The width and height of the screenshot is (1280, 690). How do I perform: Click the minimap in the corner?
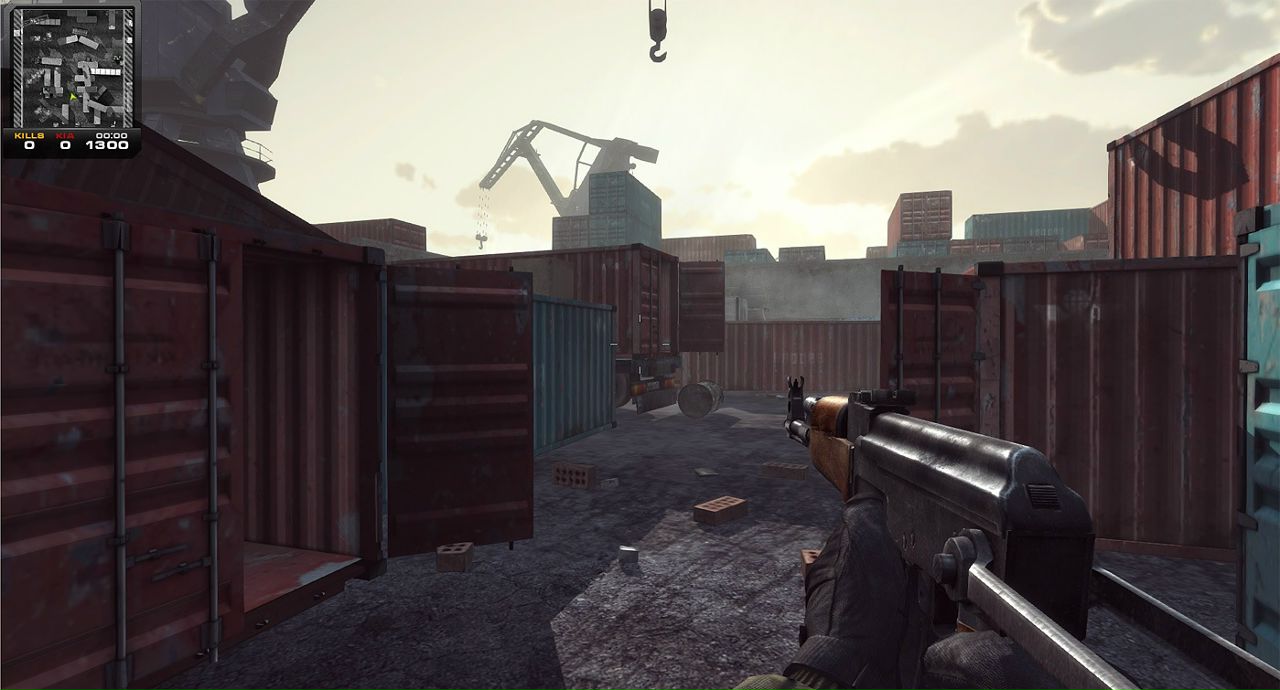(x=72, y=67)
